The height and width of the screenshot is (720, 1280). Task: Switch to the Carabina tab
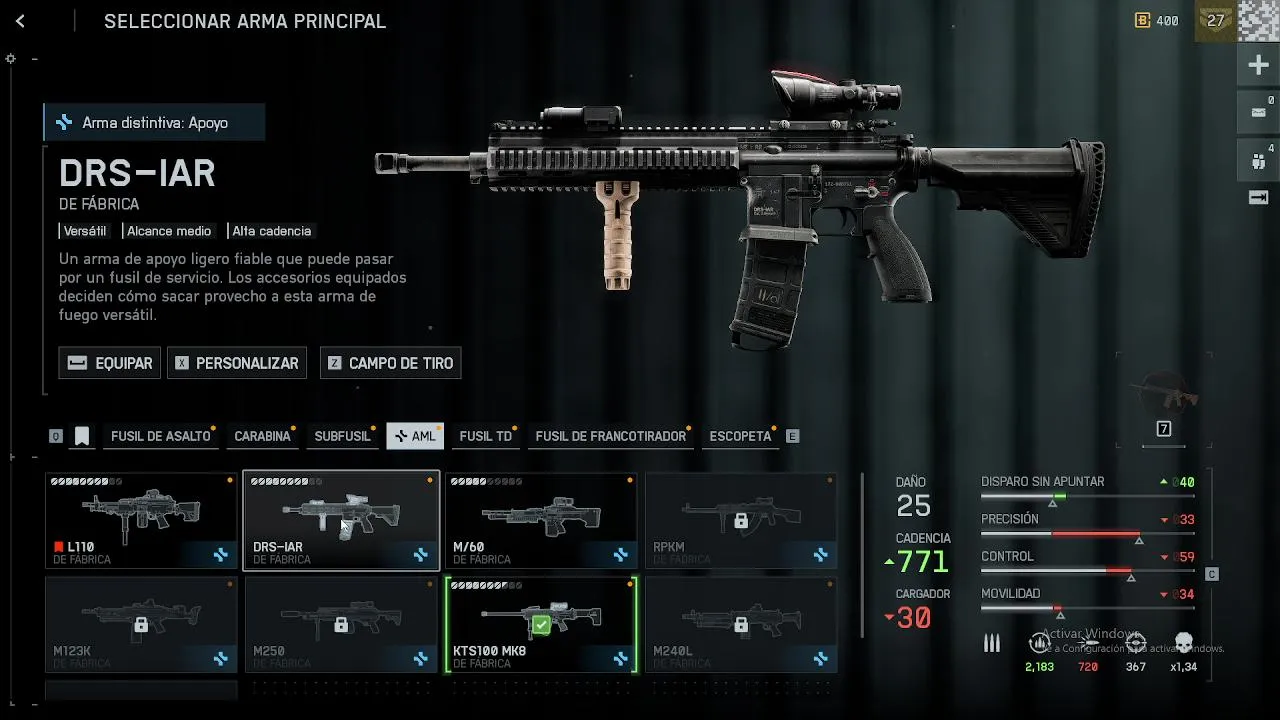(262, 436)
